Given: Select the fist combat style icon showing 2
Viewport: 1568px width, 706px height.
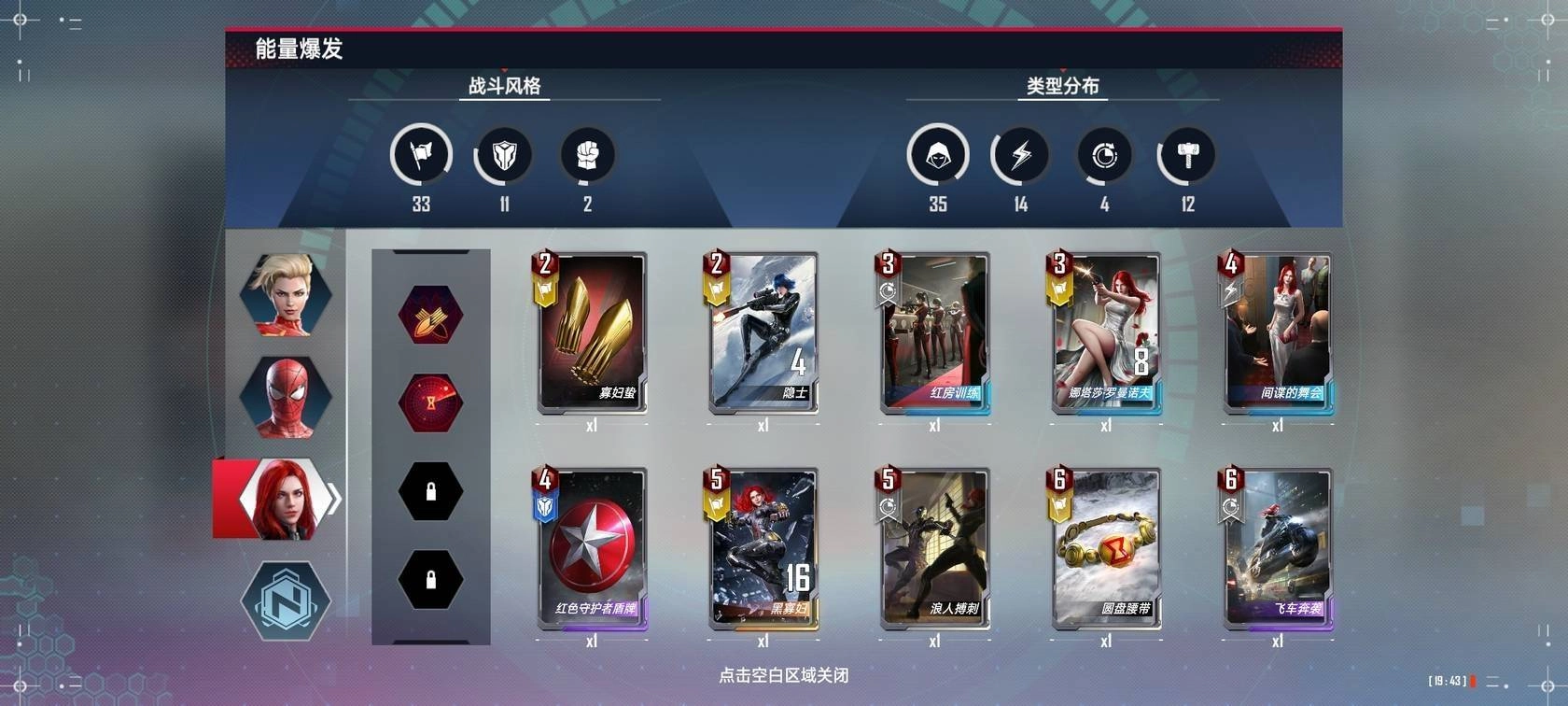Looking at the screenshot, I should click(587, 155).
